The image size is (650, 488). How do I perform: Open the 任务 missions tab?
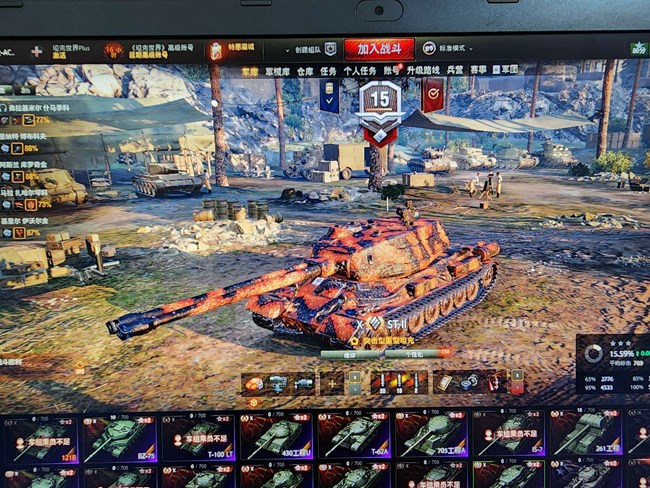pos(327,72)
